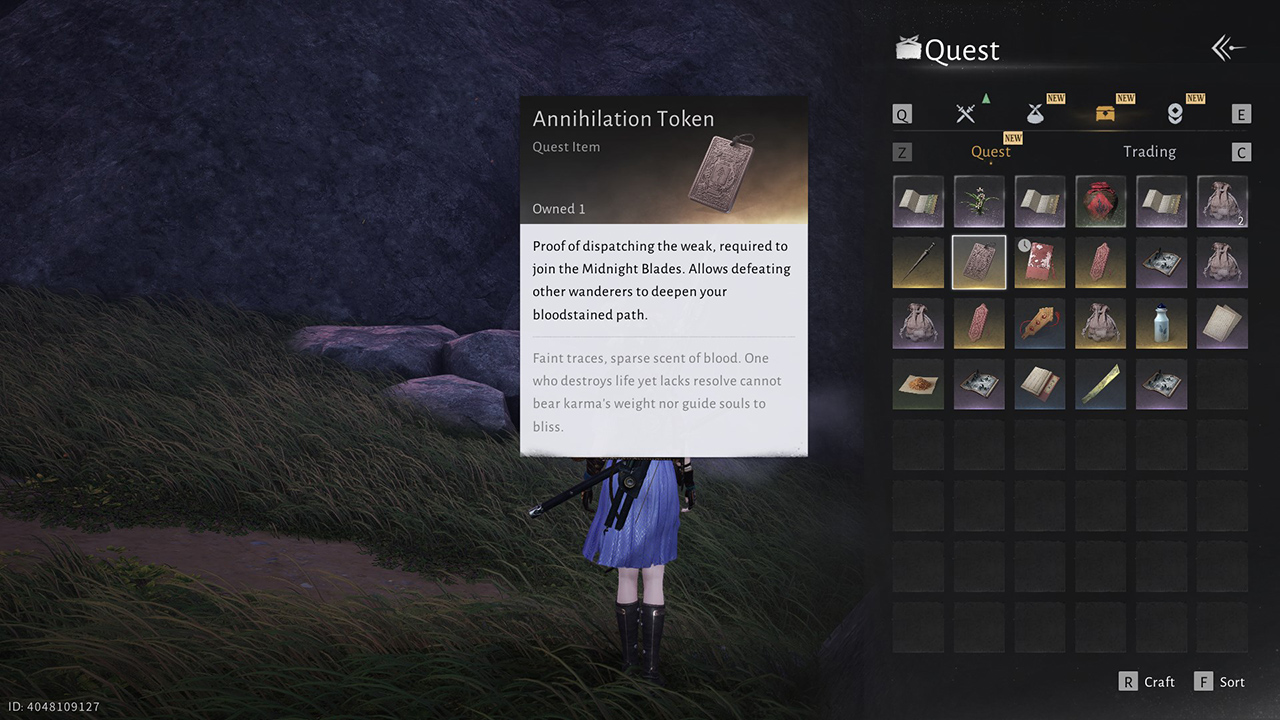Select the pouch slot showing quantity 2

1222,202
